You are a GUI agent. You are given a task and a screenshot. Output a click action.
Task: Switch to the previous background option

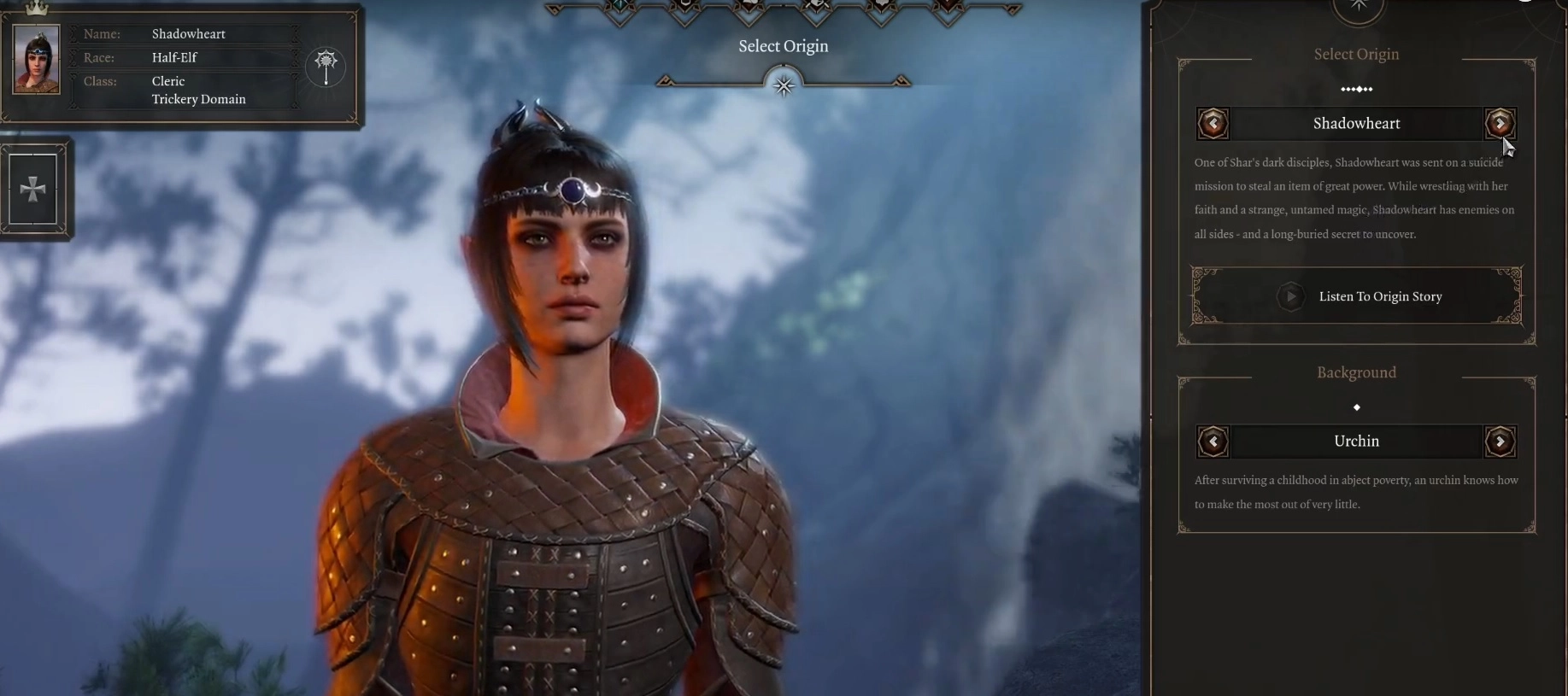pos(1213,442)
